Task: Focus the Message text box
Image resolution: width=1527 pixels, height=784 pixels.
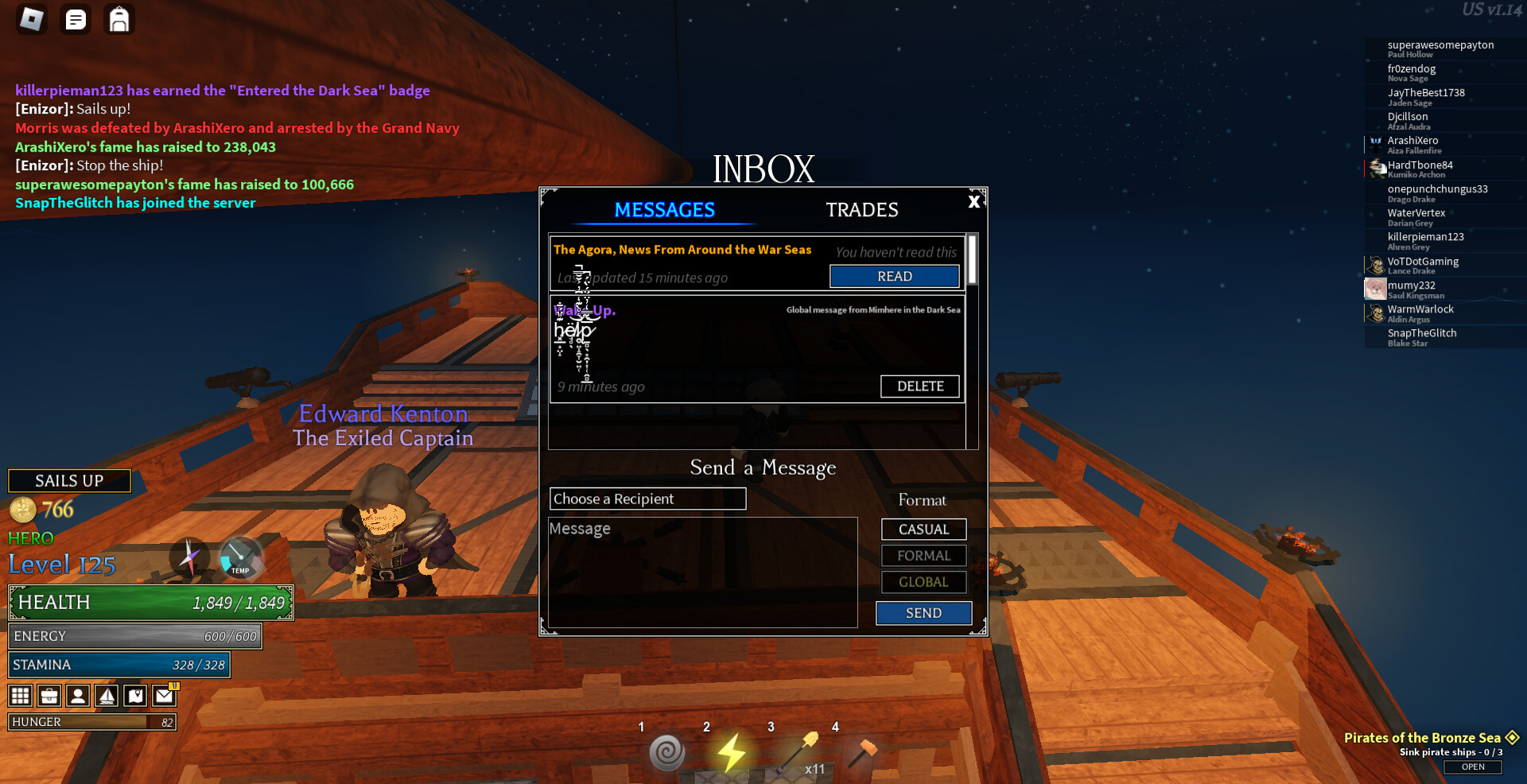Action: pyautogui.click(x=702, y=572)
